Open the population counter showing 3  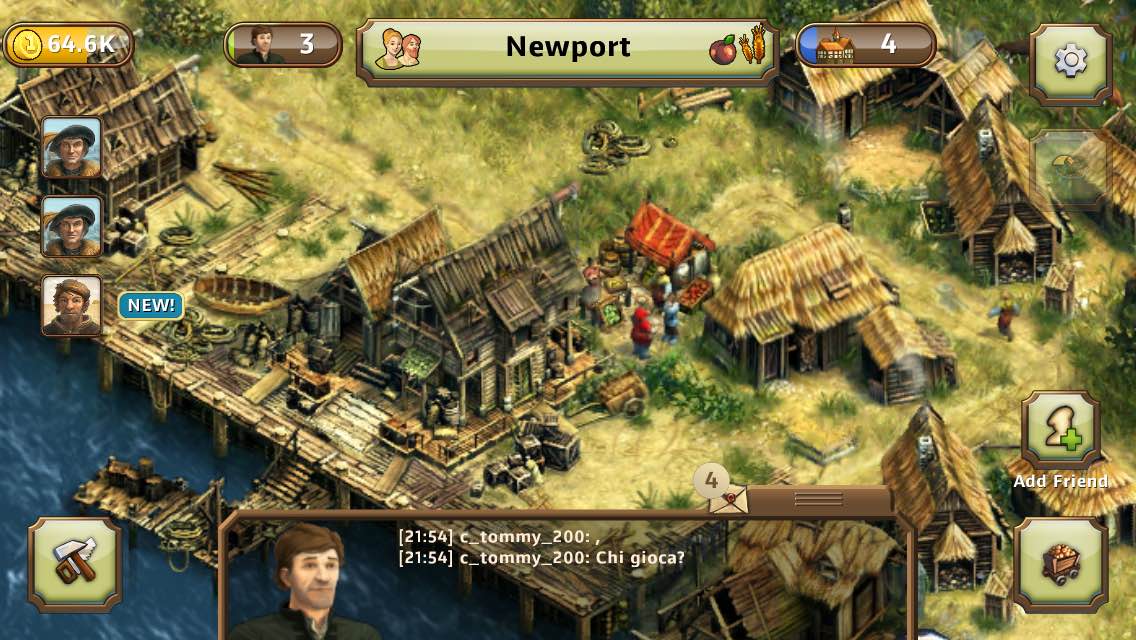283,45
